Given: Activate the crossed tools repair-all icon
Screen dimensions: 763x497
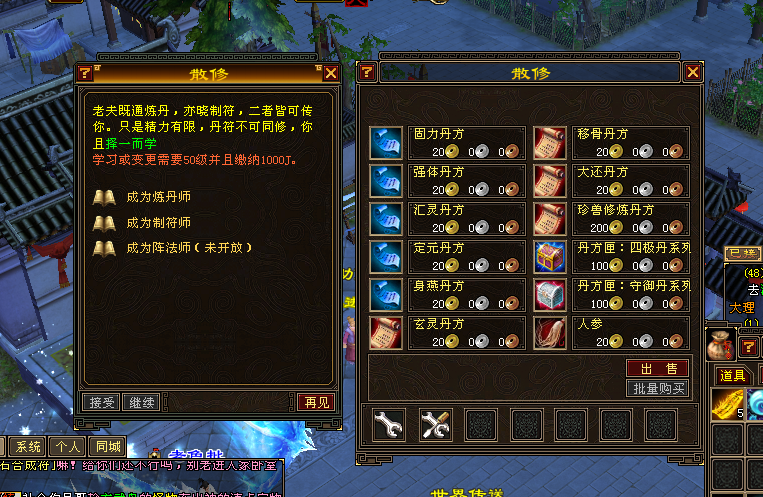Looking at the screenshot, I should point(435,425).
